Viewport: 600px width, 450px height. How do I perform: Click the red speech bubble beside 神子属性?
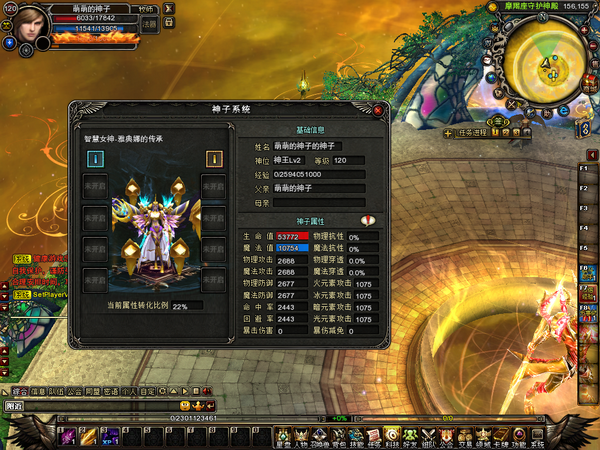coord(367,220)
